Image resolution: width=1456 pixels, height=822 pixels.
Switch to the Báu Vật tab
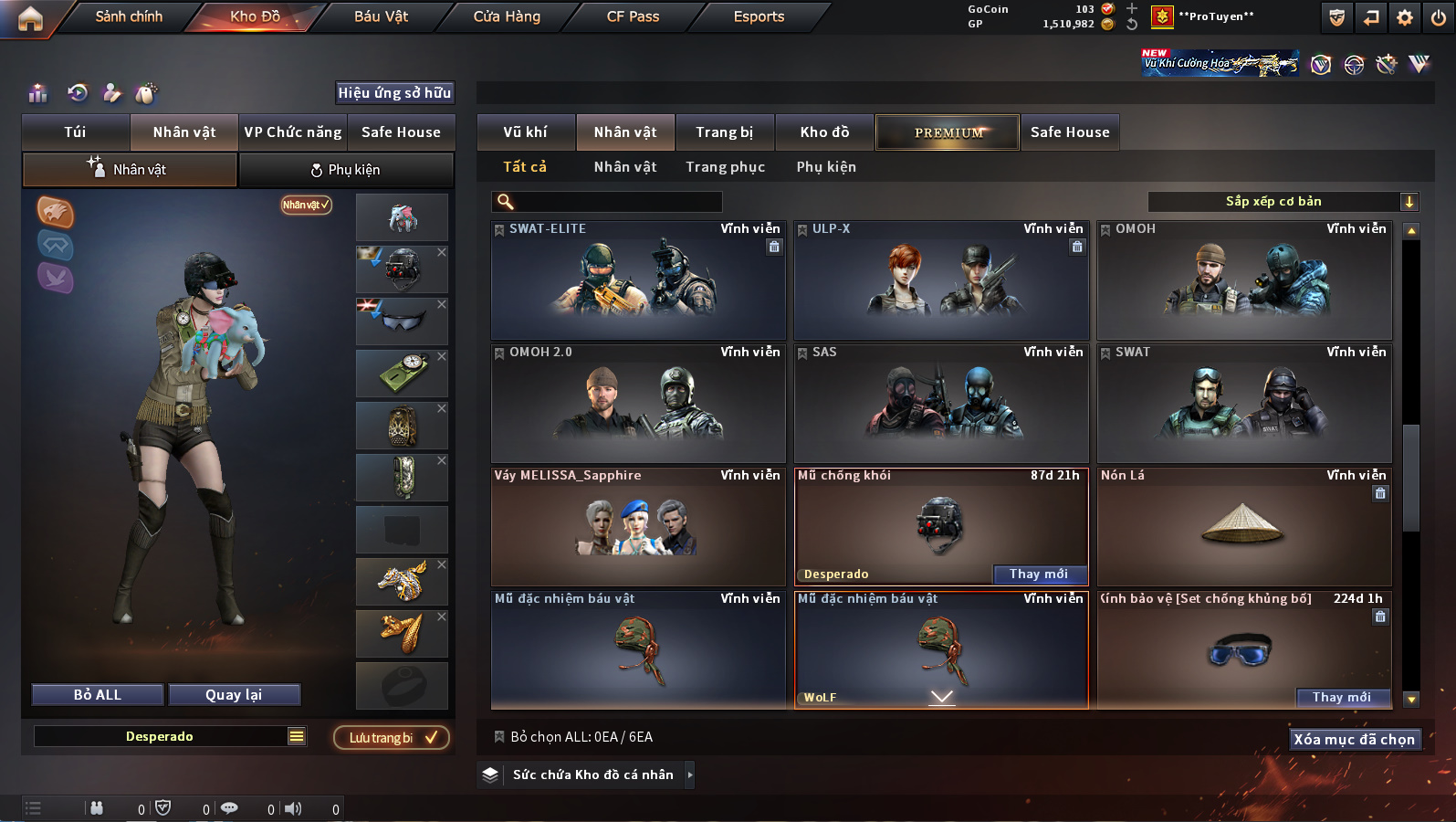point(381,16)
